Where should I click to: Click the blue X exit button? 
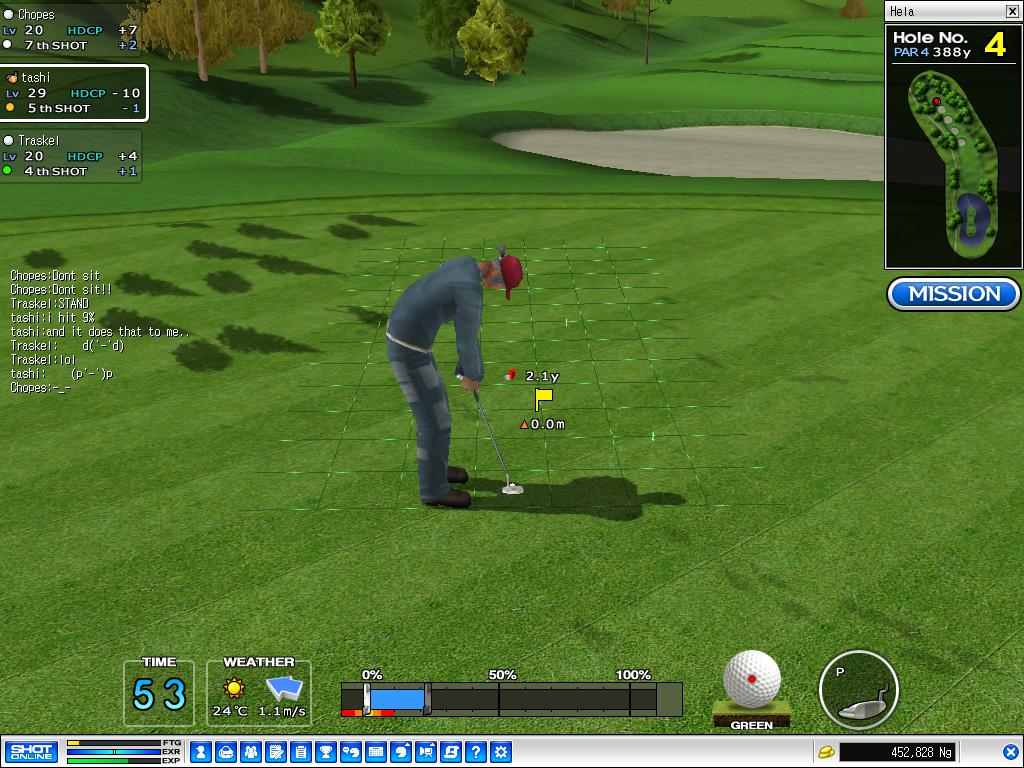(1010, 752)
